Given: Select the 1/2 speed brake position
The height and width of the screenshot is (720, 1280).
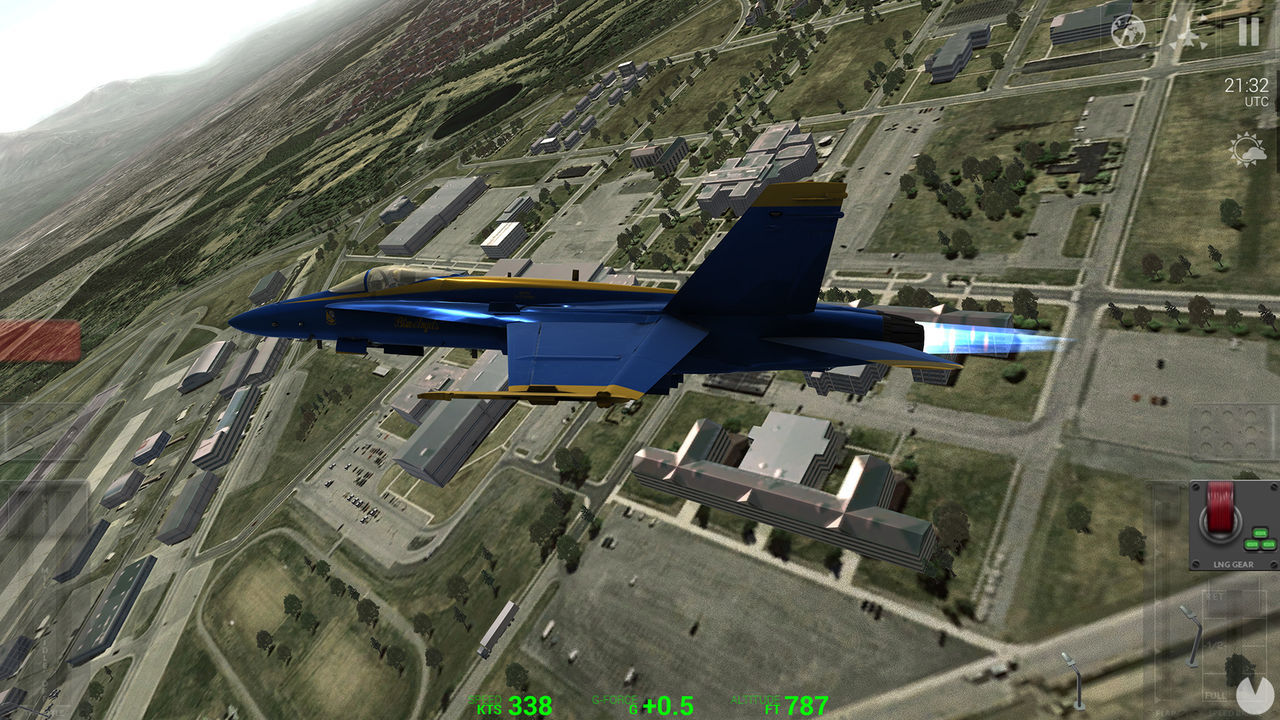Looking at the screenshot, I should point(1216,643).
